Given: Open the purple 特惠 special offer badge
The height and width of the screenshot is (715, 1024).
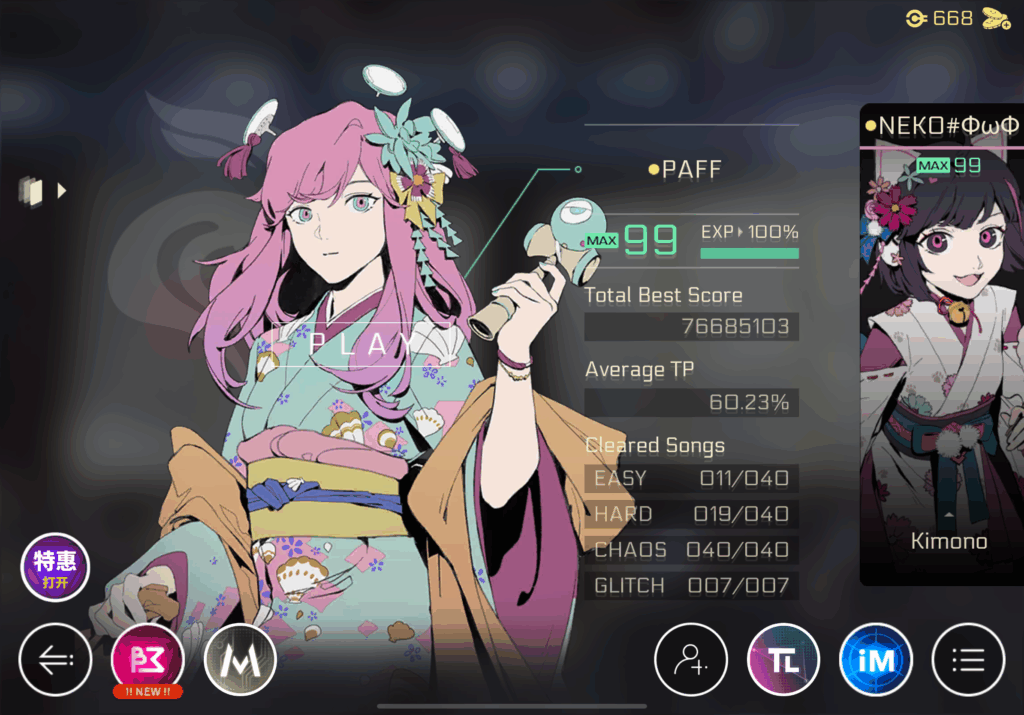Looking at the screenshot, I should pos(55,567).
